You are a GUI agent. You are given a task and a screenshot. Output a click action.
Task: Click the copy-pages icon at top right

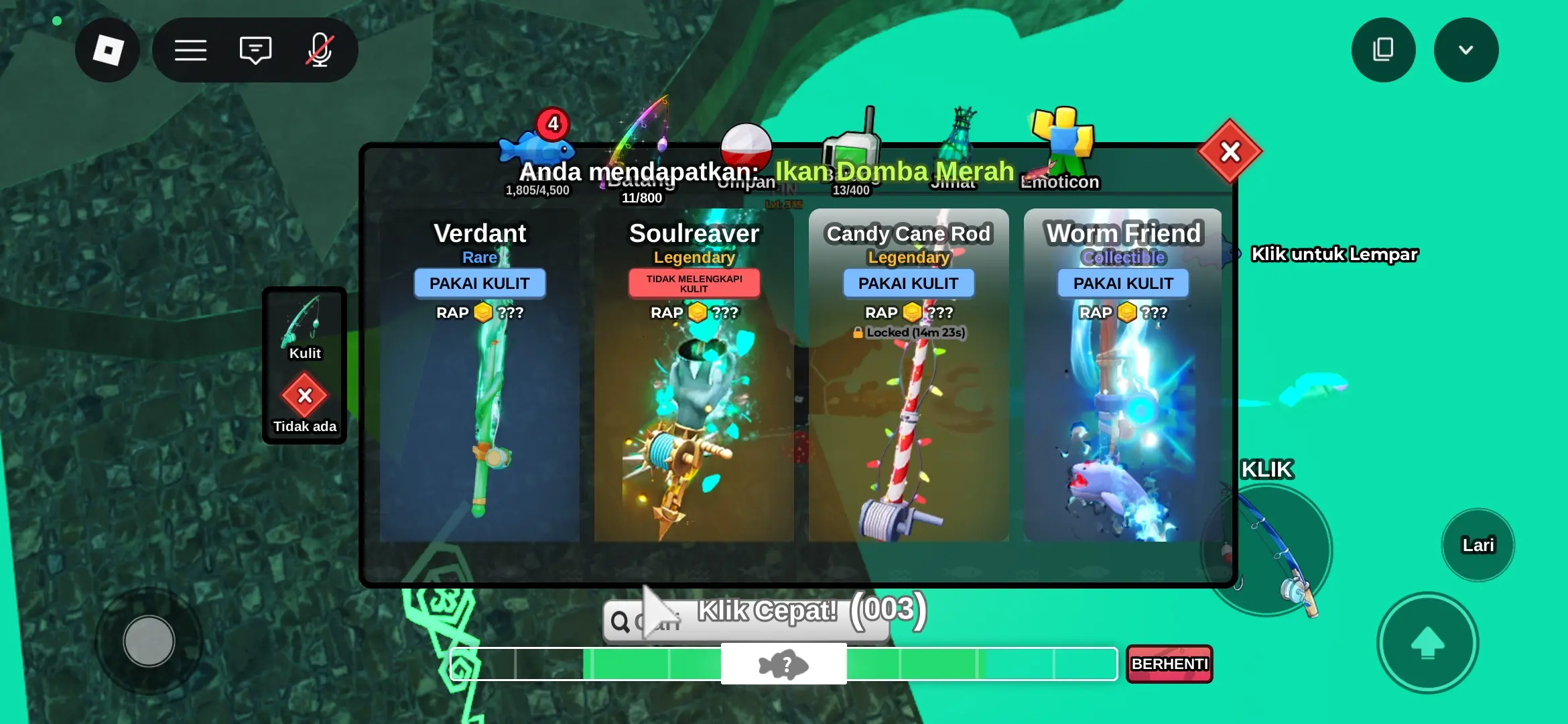tap(1383, 50)
